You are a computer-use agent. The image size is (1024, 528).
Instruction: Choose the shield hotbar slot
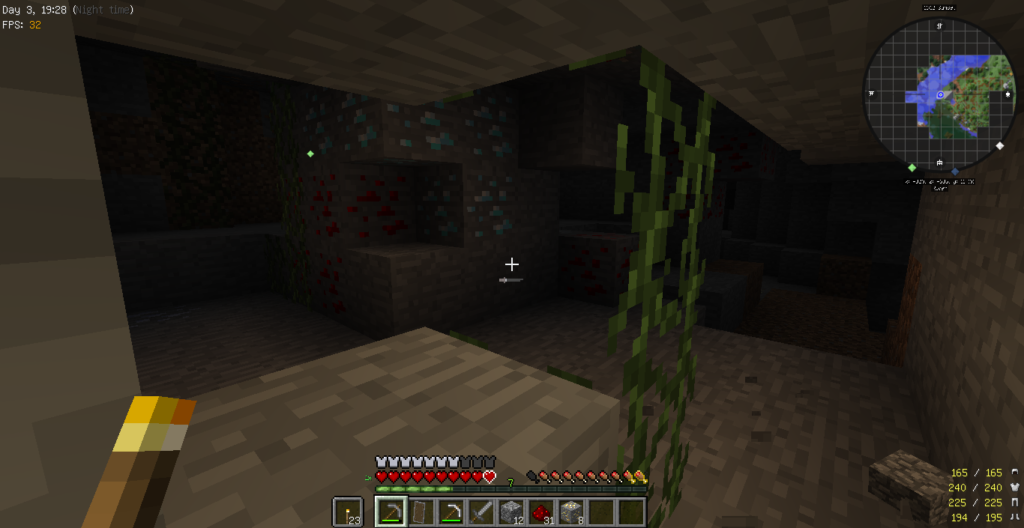[420, 512]
